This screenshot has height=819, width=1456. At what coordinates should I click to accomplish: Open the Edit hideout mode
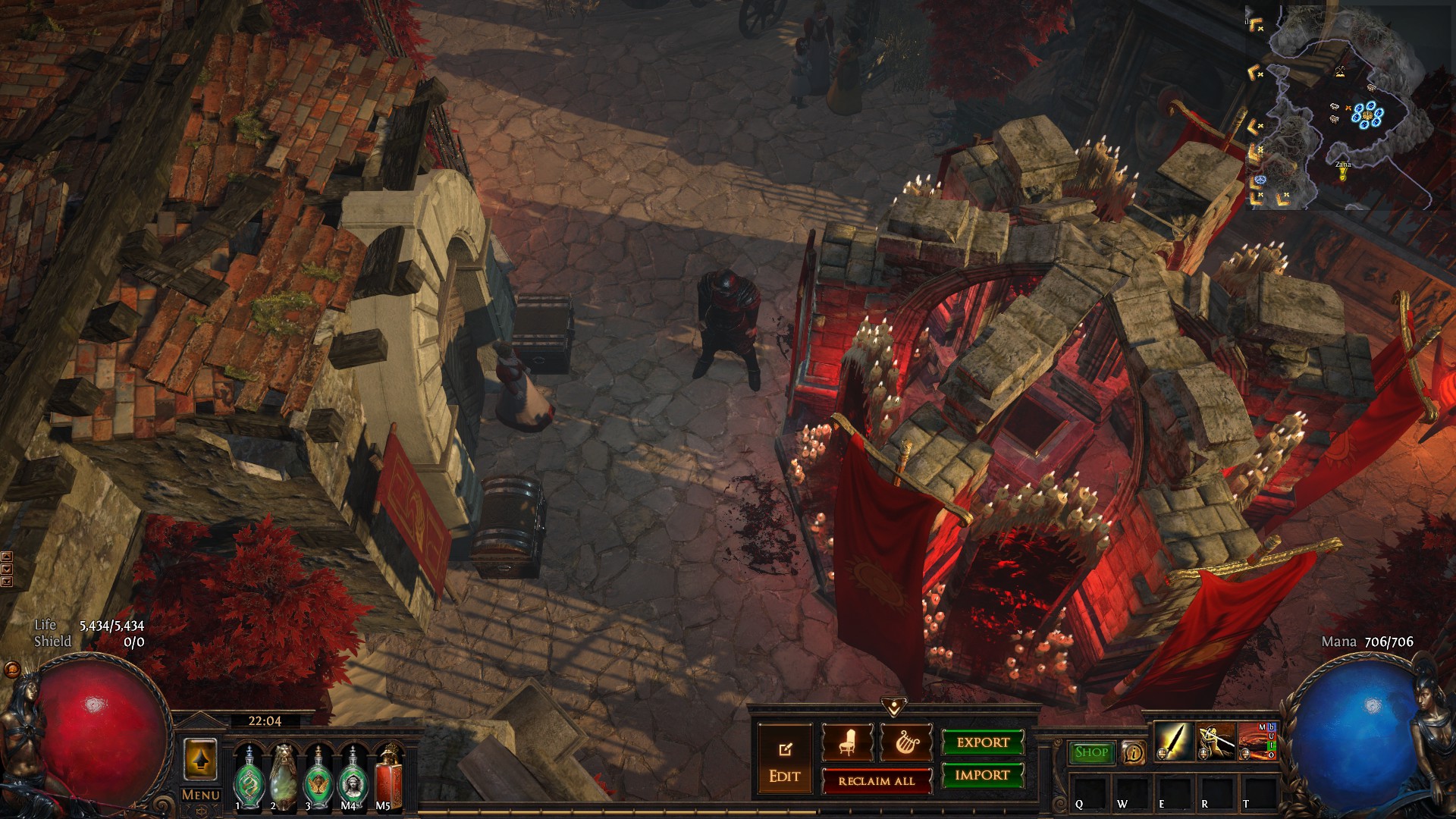[x=785, y=761]
